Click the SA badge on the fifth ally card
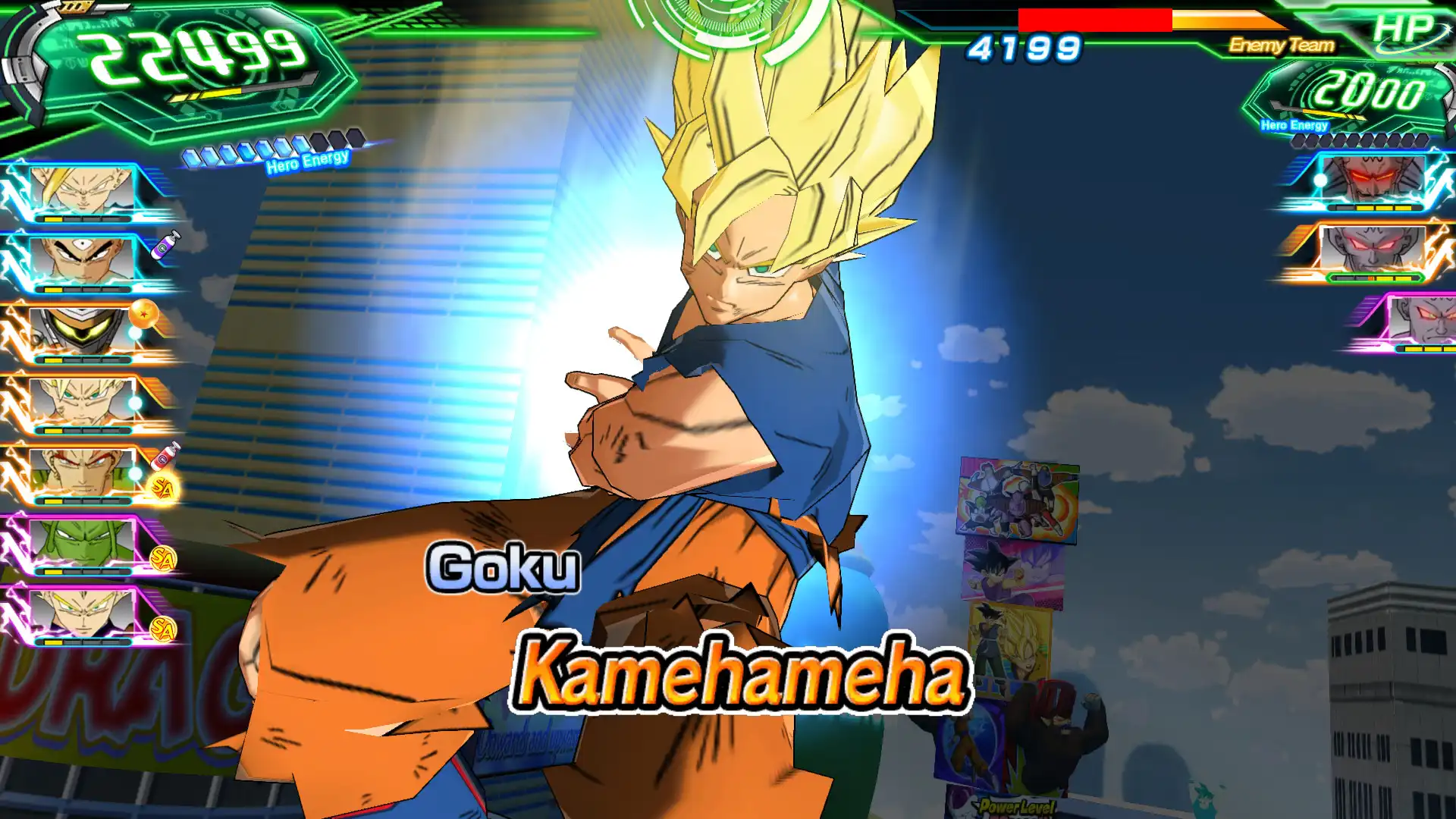Image resolution: width=1456 pixels, height=819 pixels. [x=163, y=488]
